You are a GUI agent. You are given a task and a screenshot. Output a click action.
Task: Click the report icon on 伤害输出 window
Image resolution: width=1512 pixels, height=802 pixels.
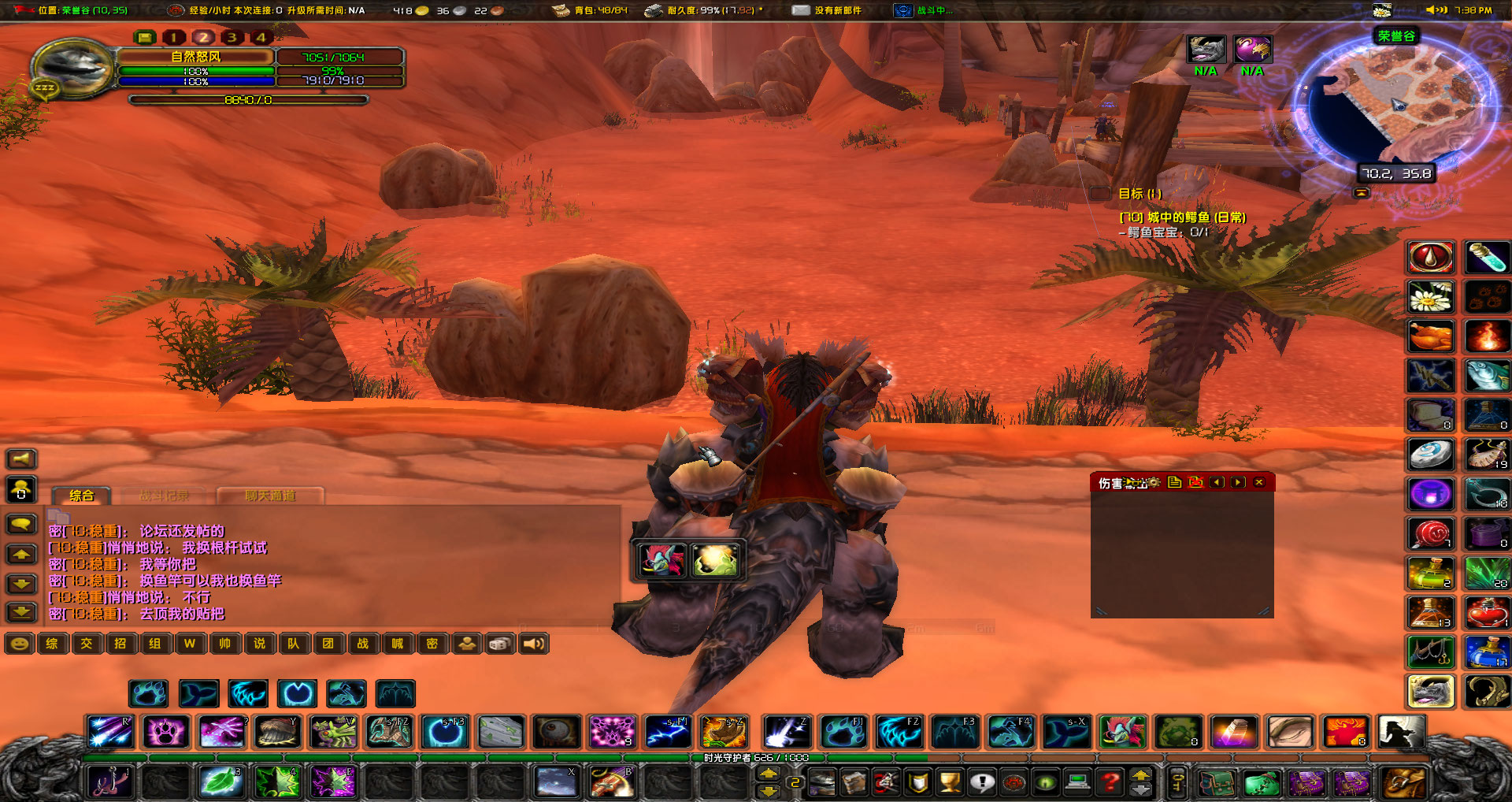(1174, 482)
